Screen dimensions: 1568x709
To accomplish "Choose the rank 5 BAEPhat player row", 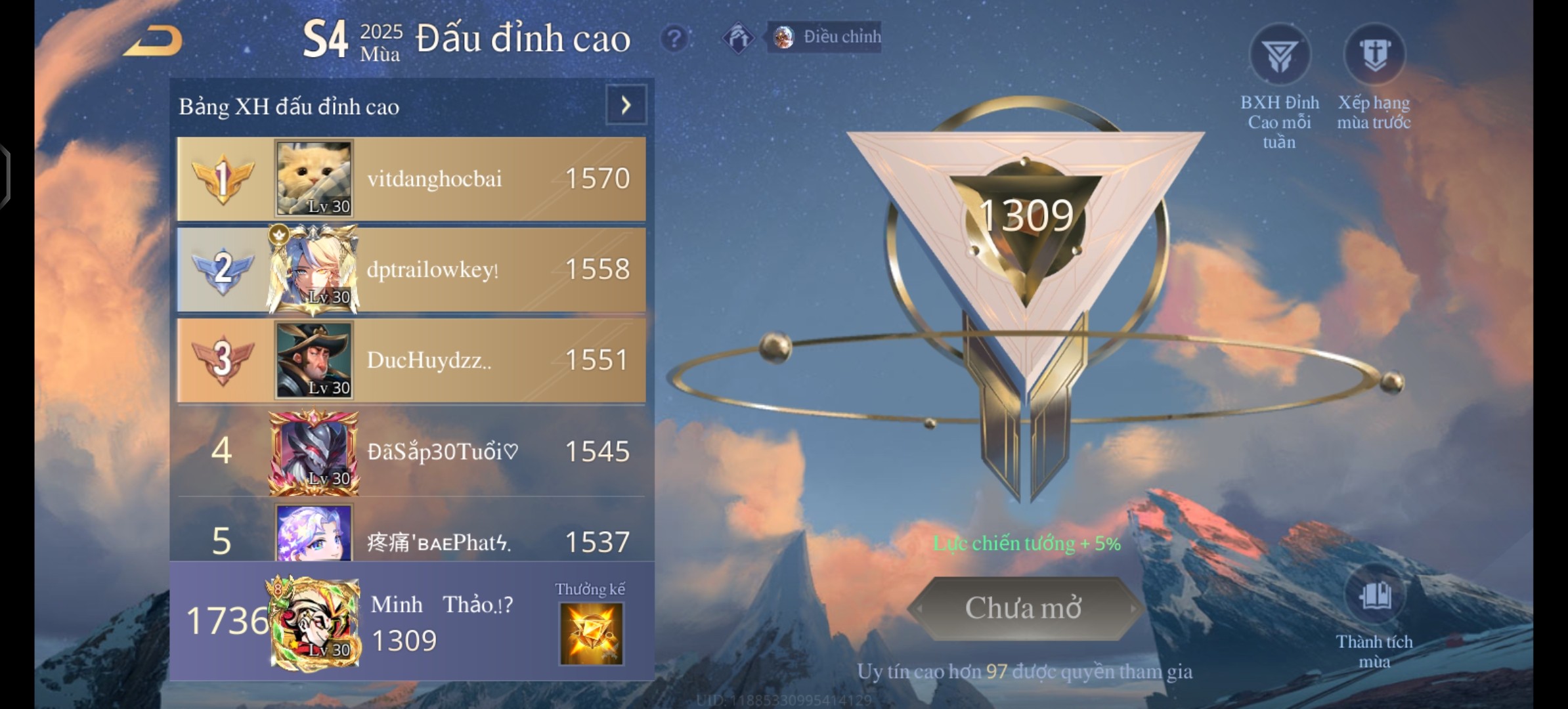I will pos(439,542).
